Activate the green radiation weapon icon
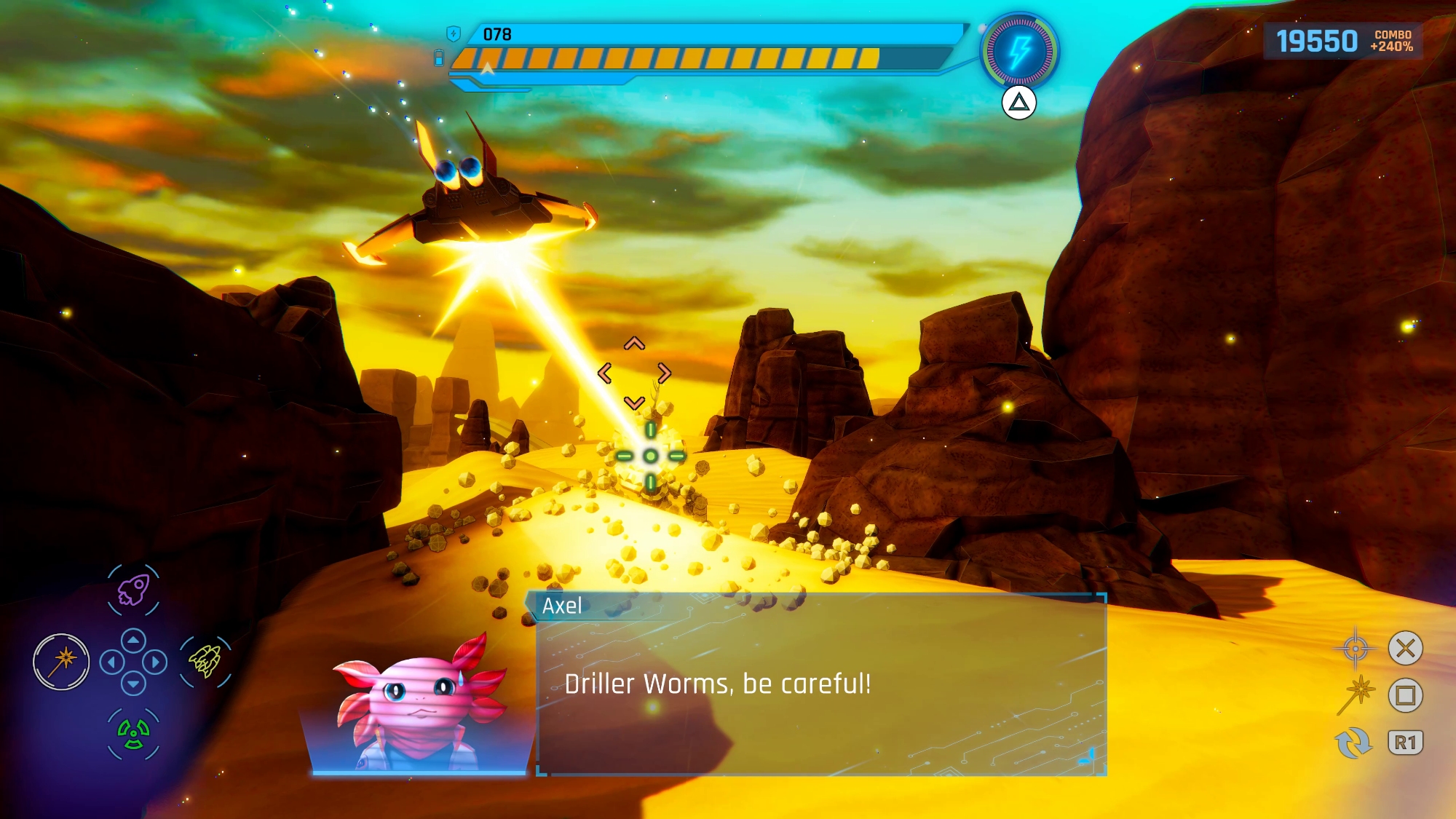Screen dimensions: 1456x819 (x=133, y=733)
